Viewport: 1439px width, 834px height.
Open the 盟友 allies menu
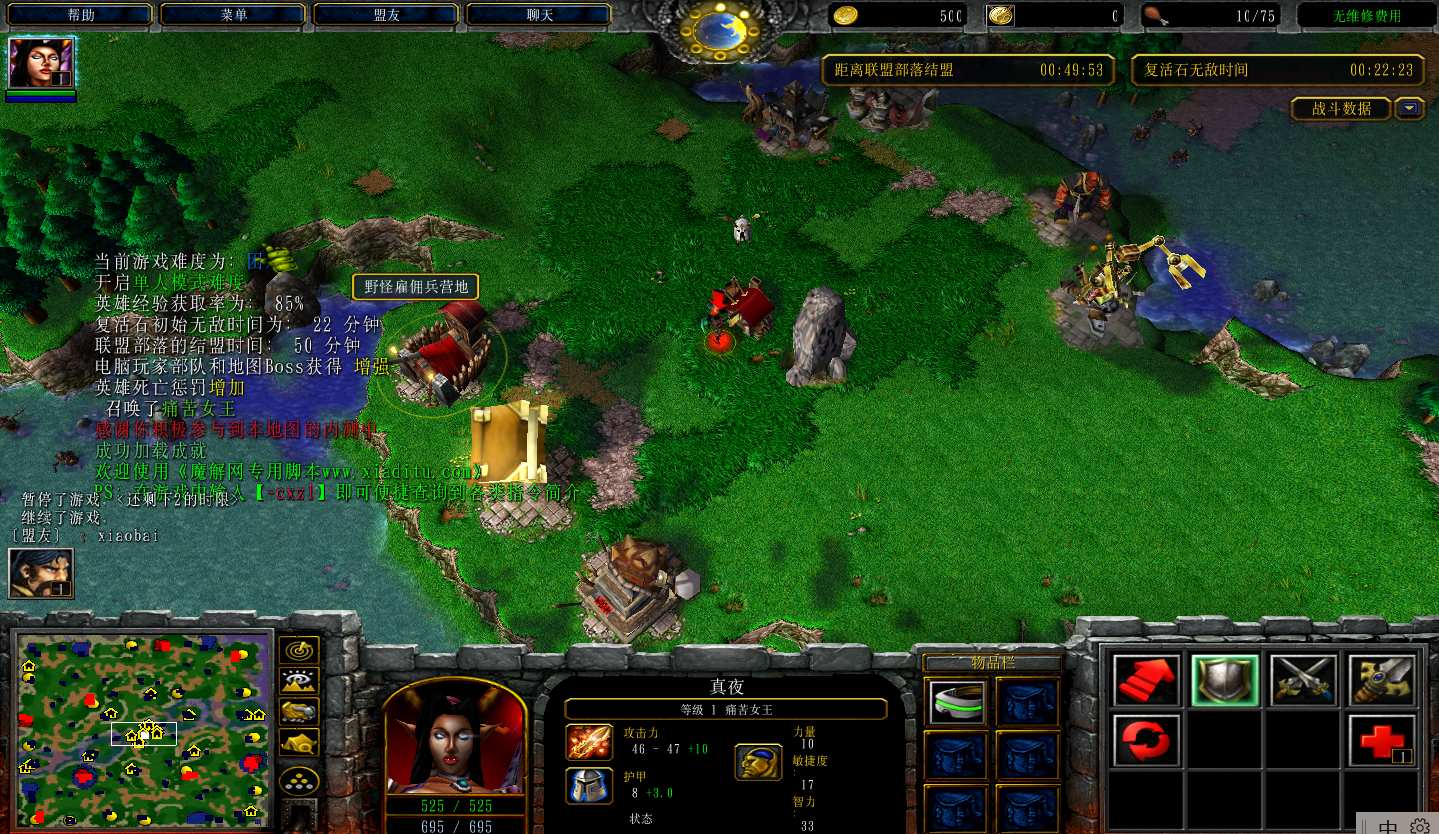387,15
